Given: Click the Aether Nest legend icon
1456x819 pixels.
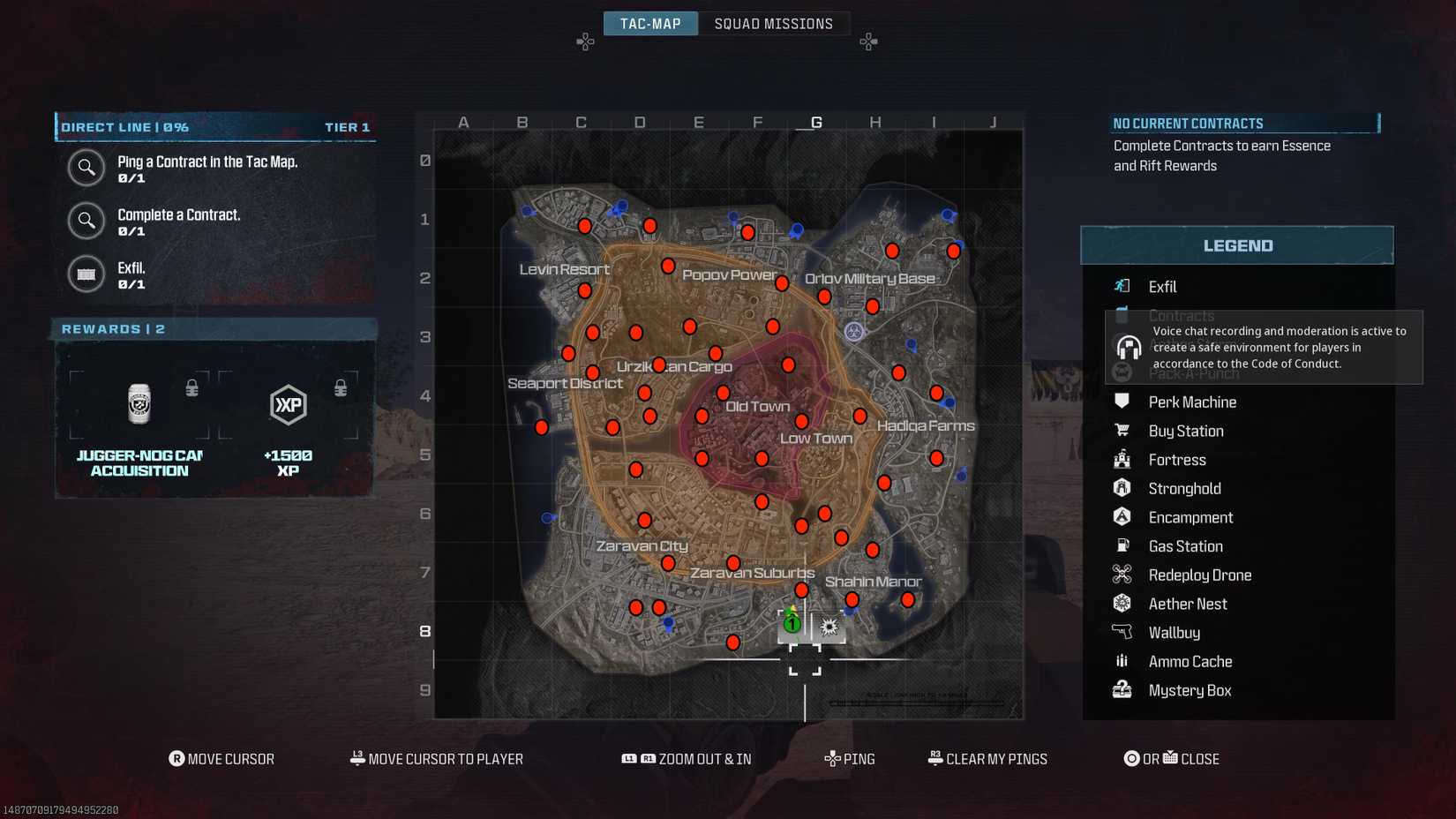Looking at the screenshot, I should 1122,604.
